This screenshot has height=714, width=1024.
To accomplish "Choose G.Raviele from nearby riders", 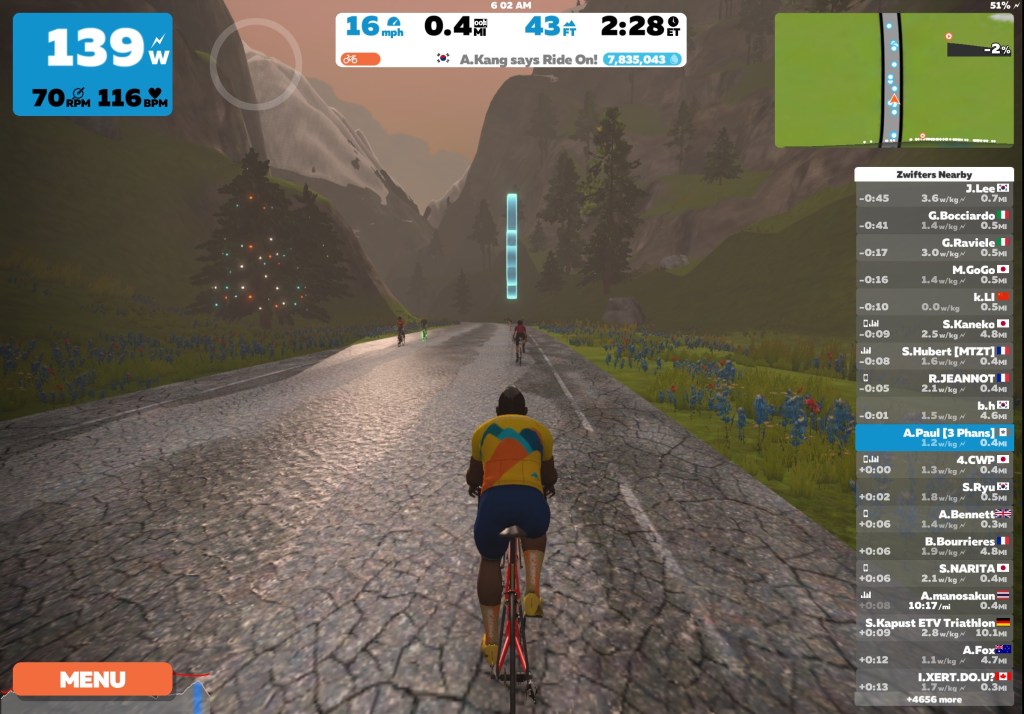I will point(934,247).
